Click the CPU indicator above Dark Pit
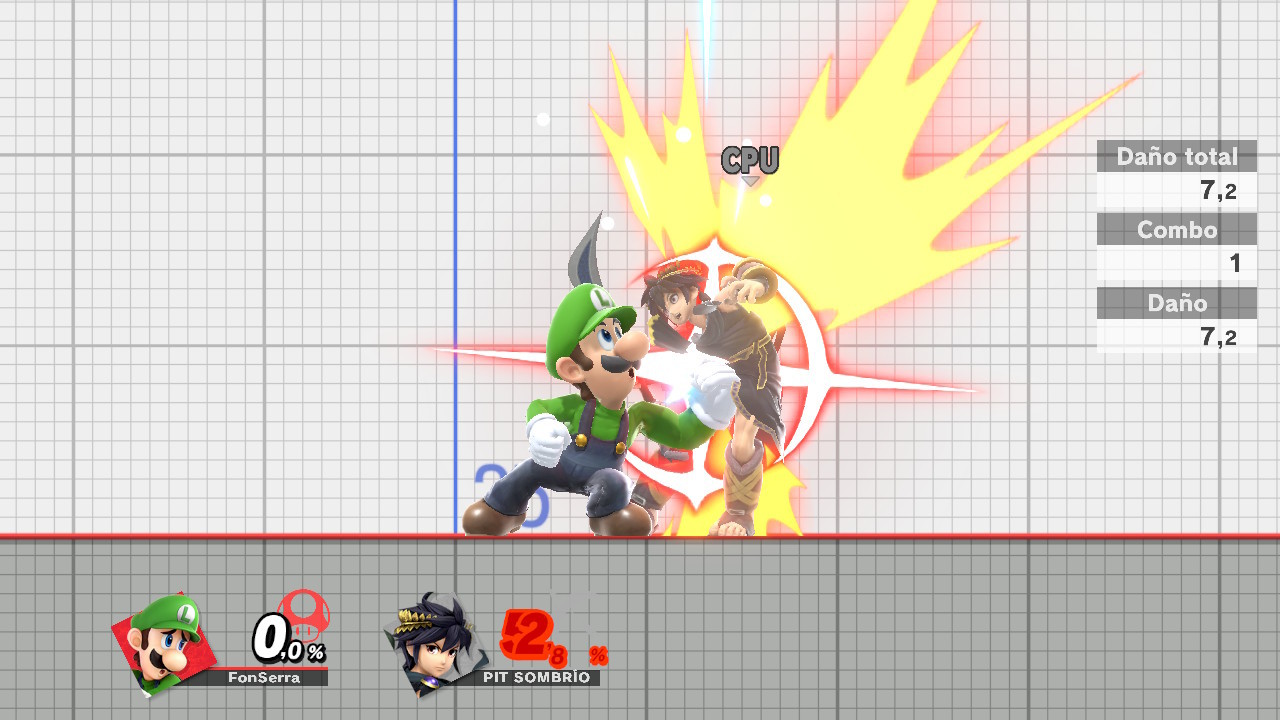The height and width of the screenshot is (720, 1280). tap(752, 158)
